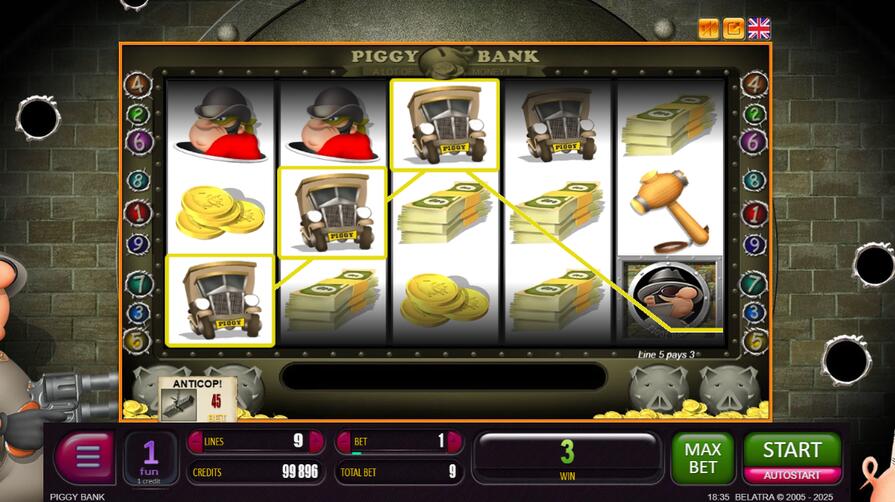Raise the bet per line

(456, 441)
